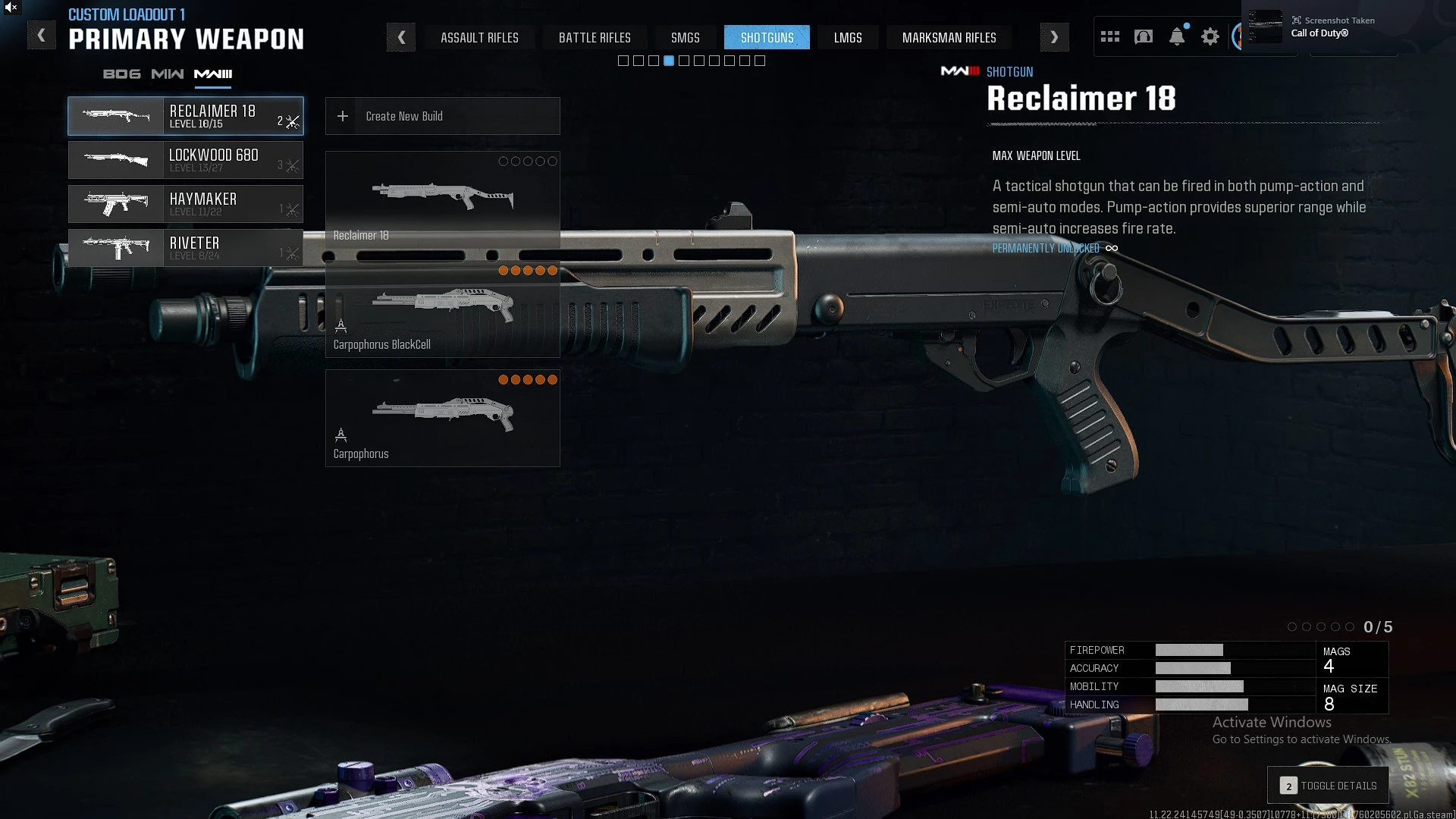Viewport: 1456px width, 819px height.
Task: Choose the Haymaker shotgun
Action: [x=186, y=204]
